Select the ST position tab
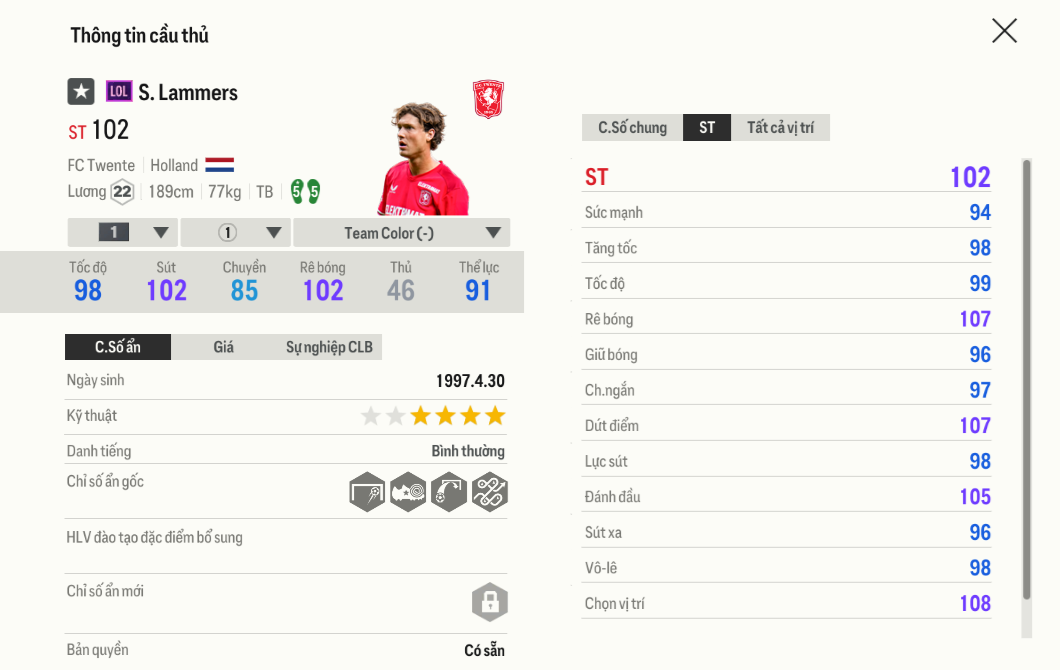This screenshot has width=1060, height=670. tap(707, 128)
